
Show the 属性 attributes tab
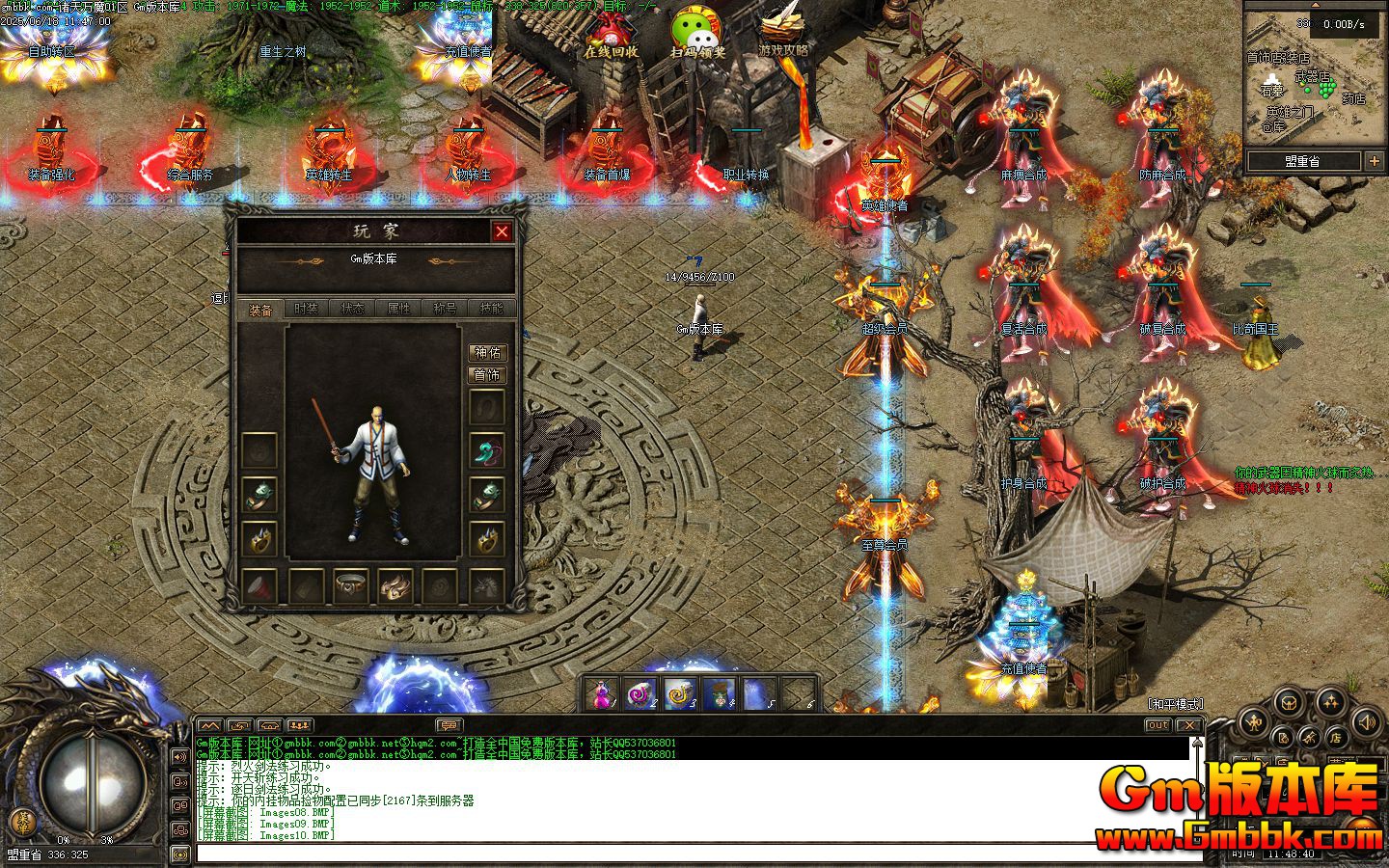[x=399, y=309]
